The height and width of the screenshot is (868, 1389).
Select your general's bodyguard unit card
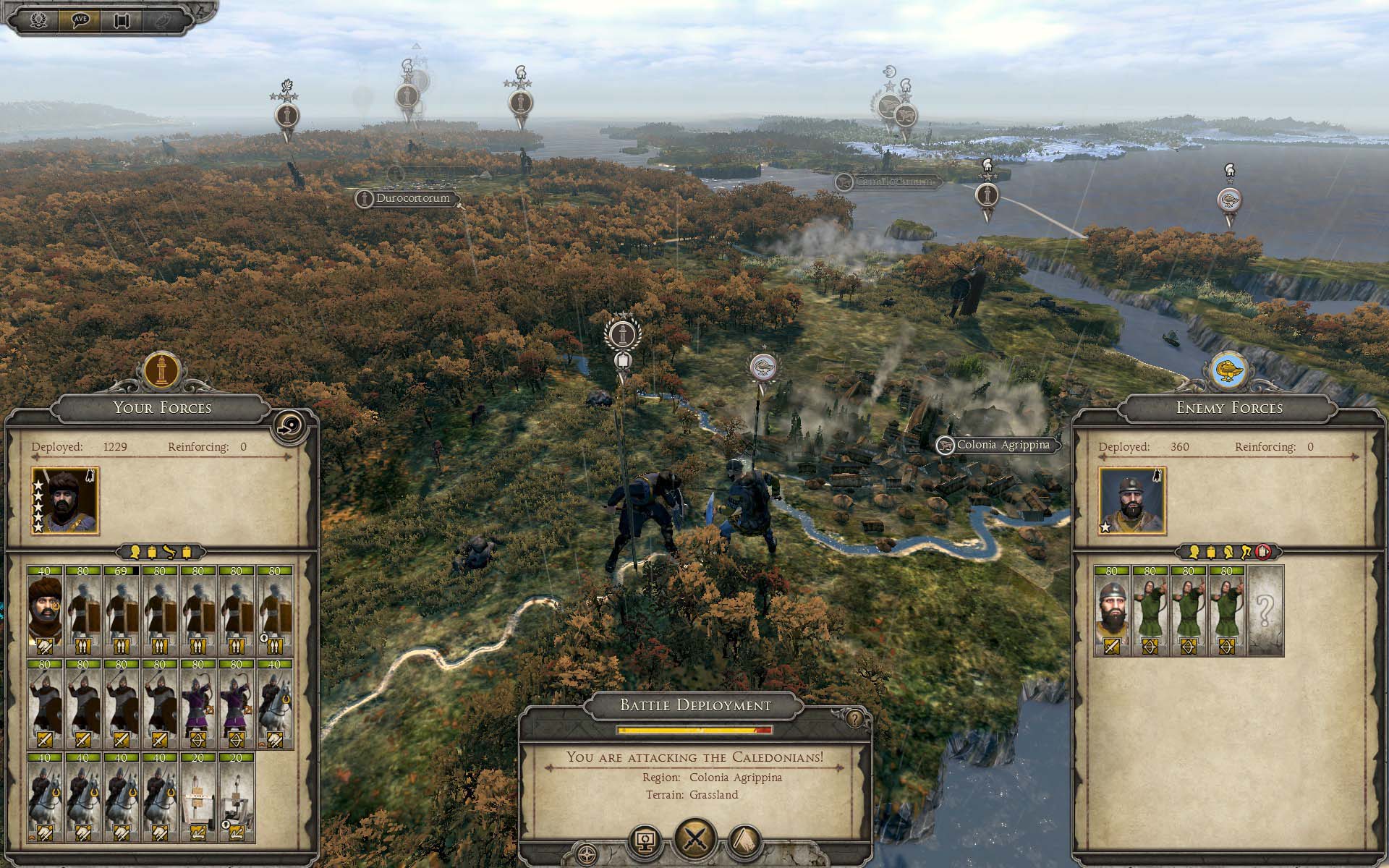point(46,610)
